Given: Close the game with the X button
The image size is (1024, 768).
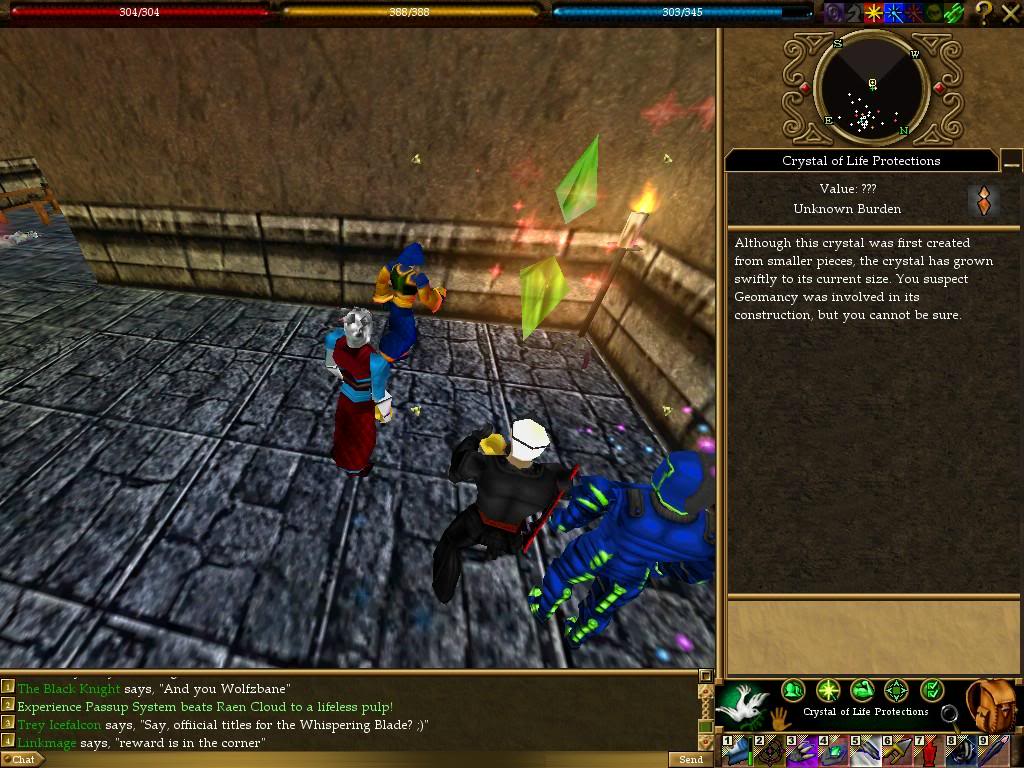Looking at the screenshot, I should [1009, 12].
